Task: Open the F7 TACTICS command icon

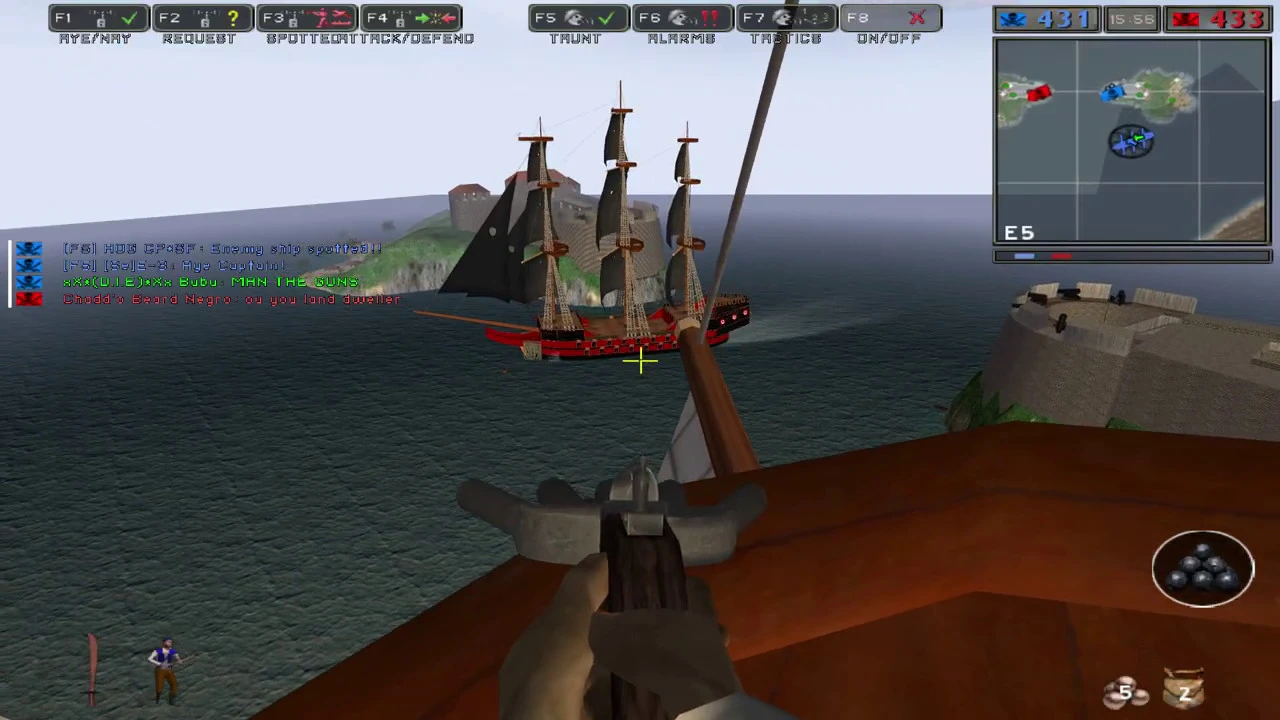Action: pos(785,17)
